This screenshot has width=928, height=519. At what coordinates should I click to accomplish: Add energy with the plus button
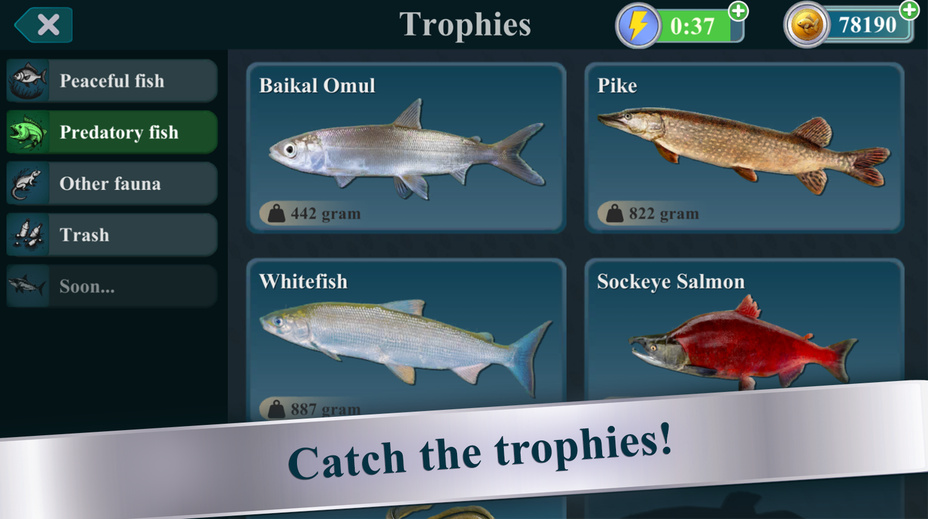click(738, 11)
